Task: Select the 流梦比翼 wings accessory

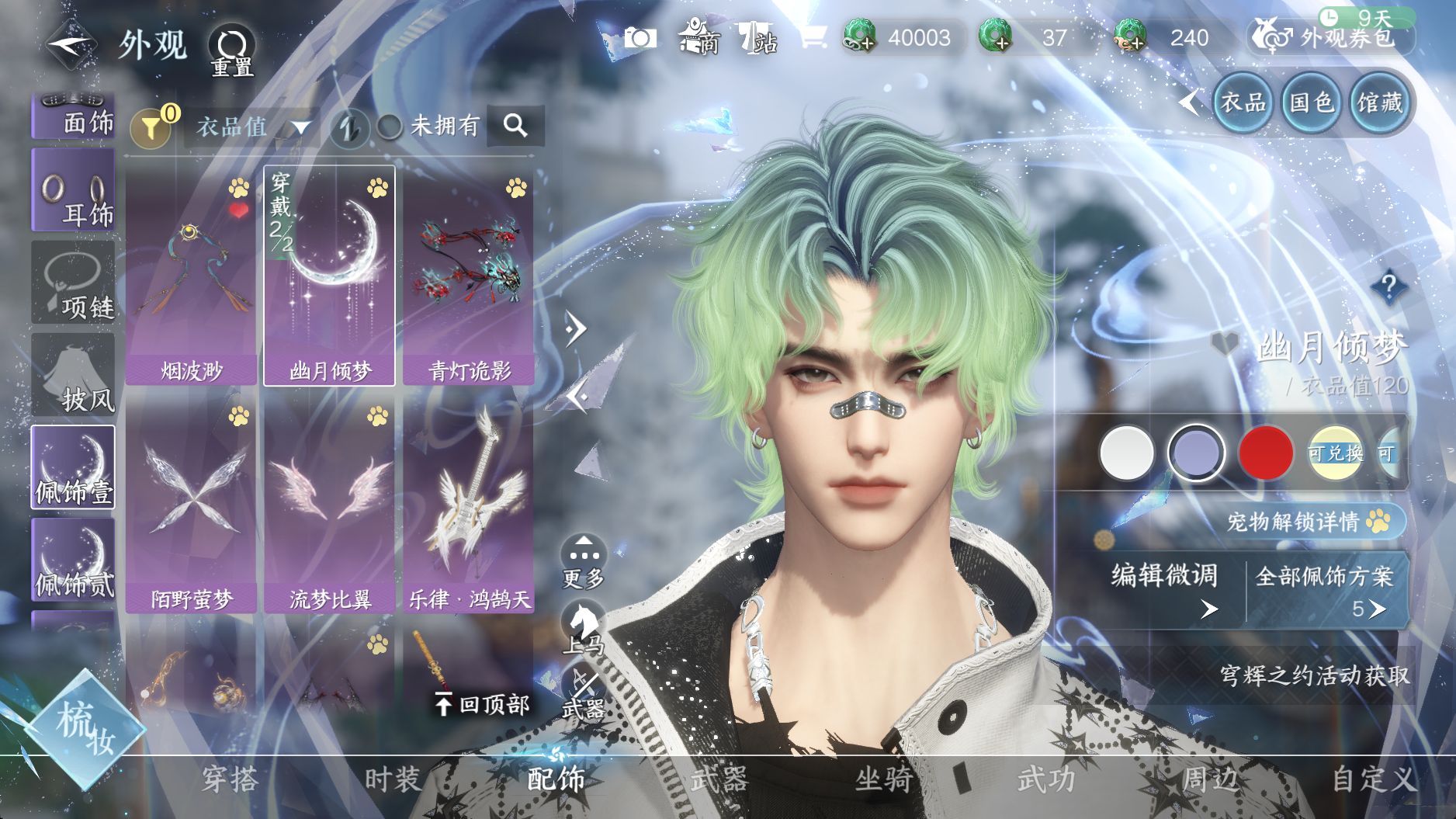Action: (330, 505)
